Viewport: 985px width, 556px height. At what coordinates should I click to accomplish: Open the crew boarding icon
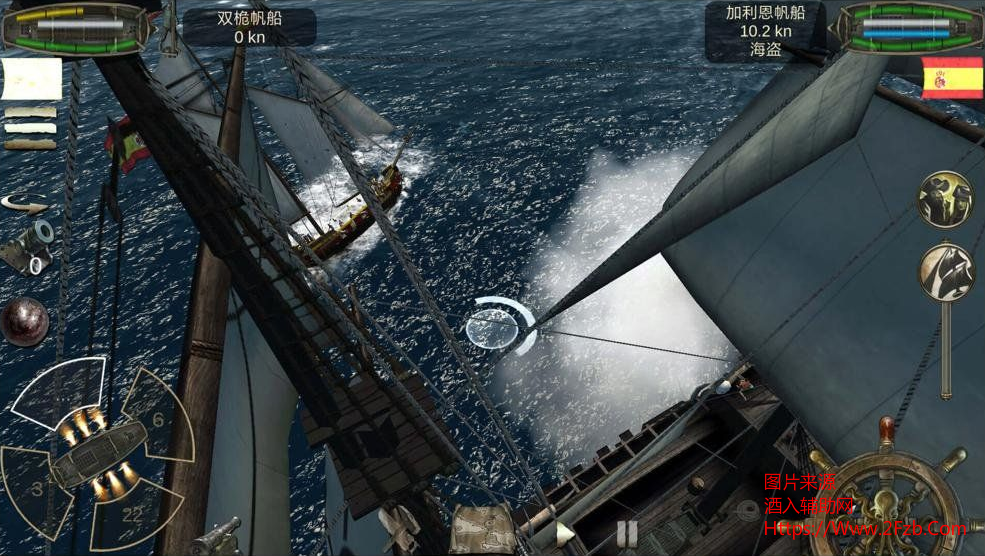945,199
